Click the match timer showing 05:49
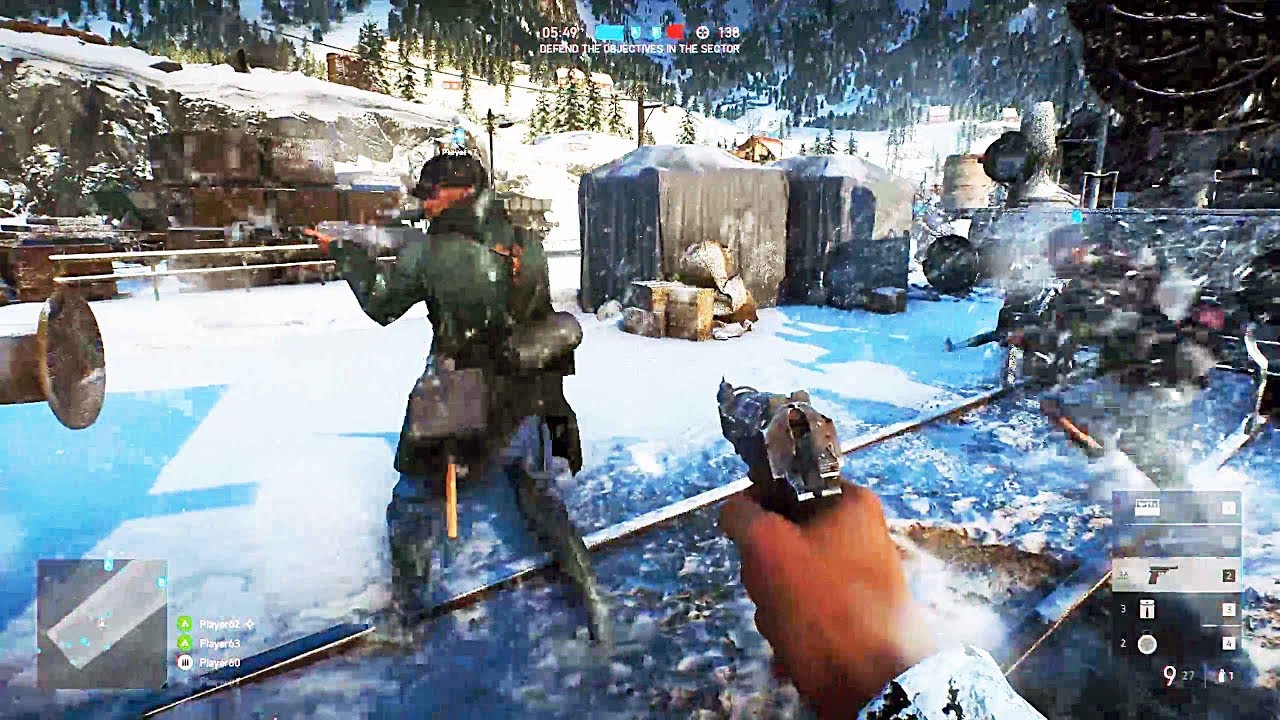The width and height of the screenshot is (1280, 720). (560, 32)
